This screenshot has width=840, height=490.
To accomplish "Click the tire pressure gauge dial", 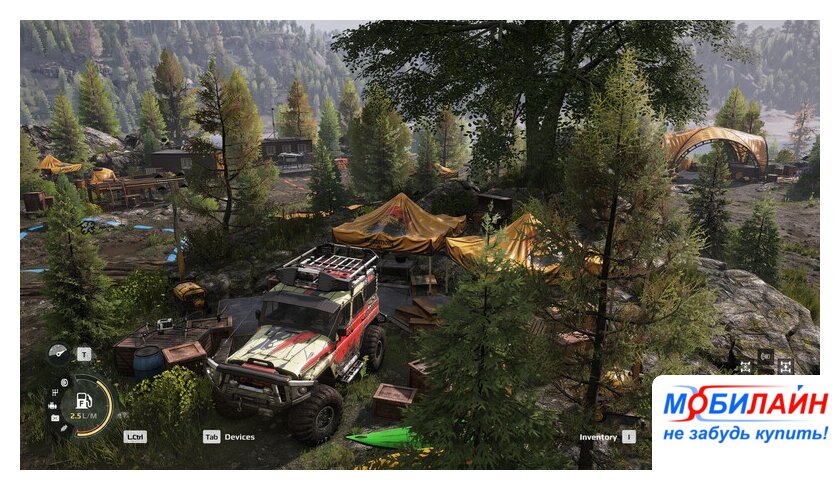I will (59, 353).
